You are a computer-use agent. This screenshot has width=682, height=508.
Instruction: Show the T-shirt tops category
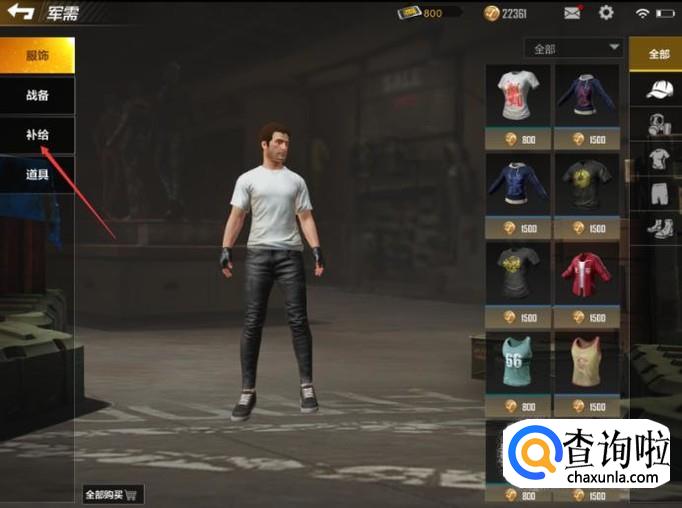click(658, 158)
